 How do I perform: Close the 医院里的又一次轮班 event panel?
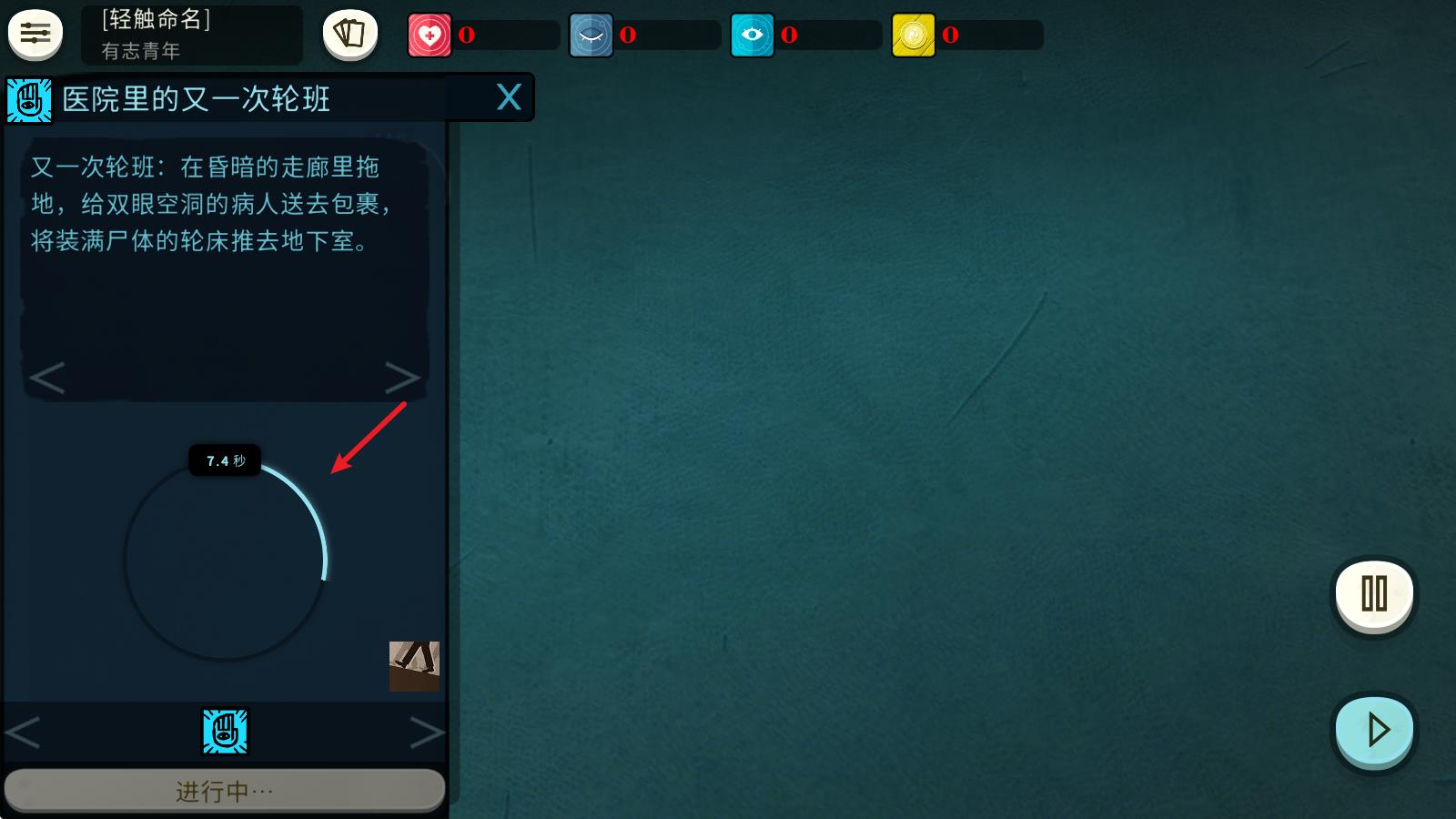(507, 97)
